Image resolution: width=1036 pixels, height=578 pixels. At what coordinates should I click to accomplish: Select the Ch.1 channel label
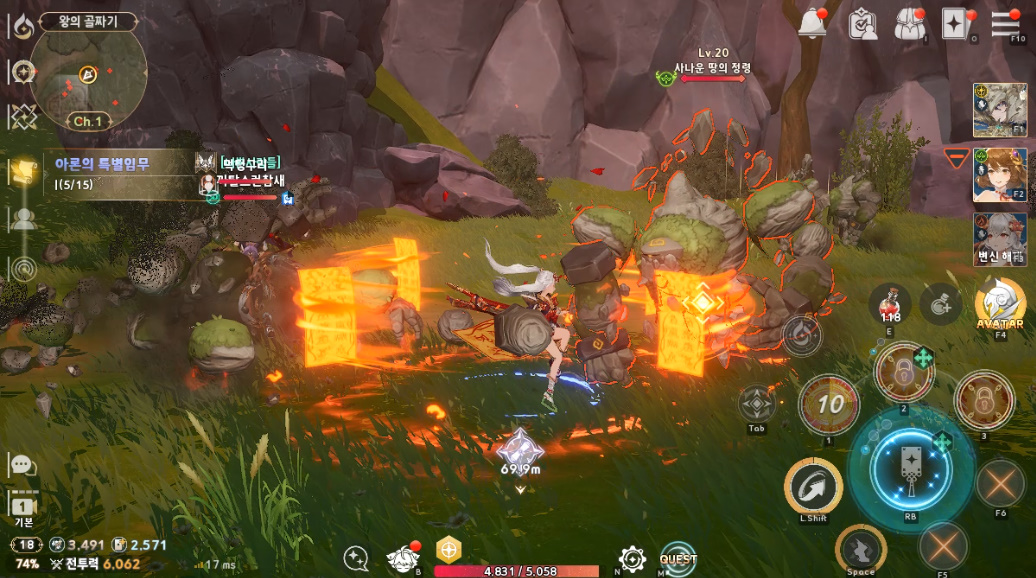coord(88,121)
